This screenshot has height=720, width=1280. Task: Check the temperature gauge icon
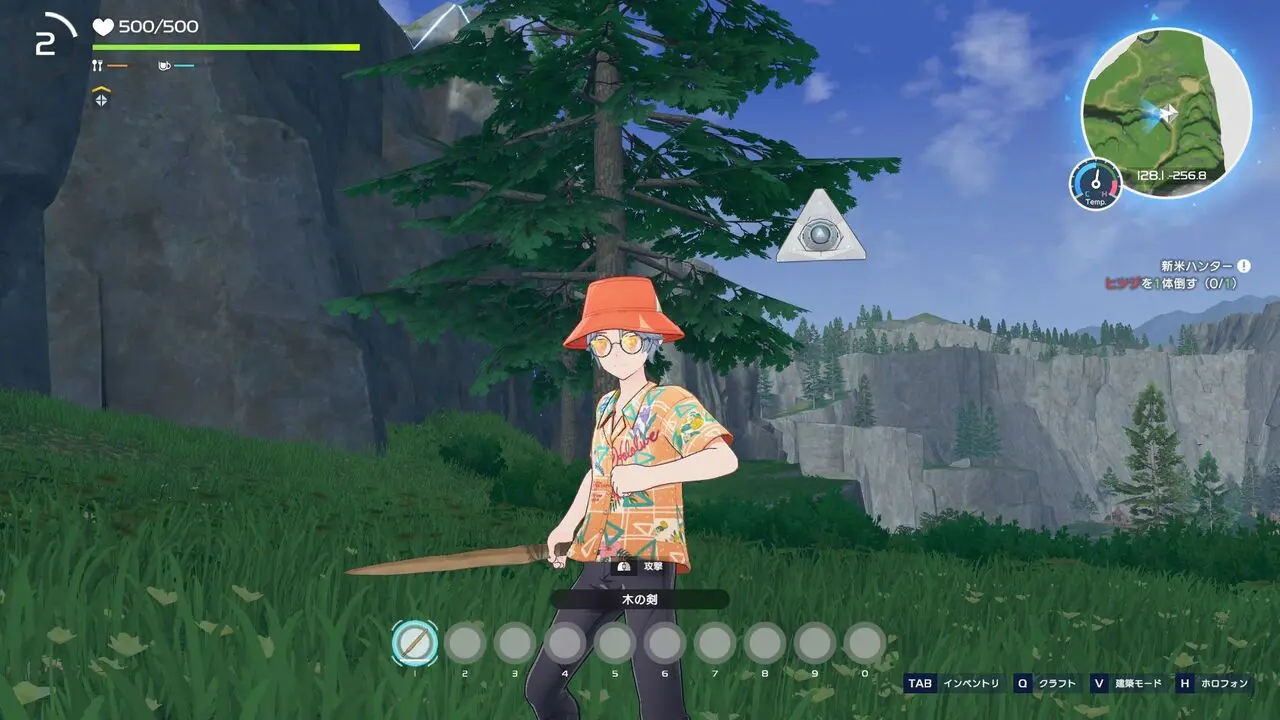point(1096,183)
